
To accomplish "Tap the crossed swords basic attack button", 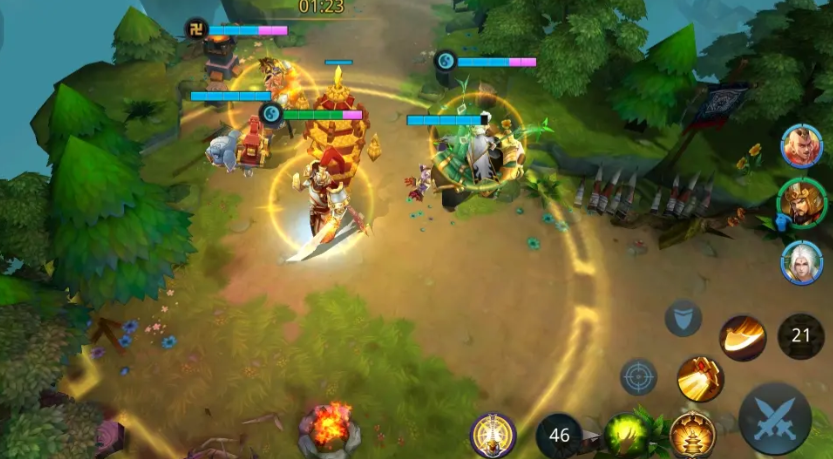I will point(775,418).
